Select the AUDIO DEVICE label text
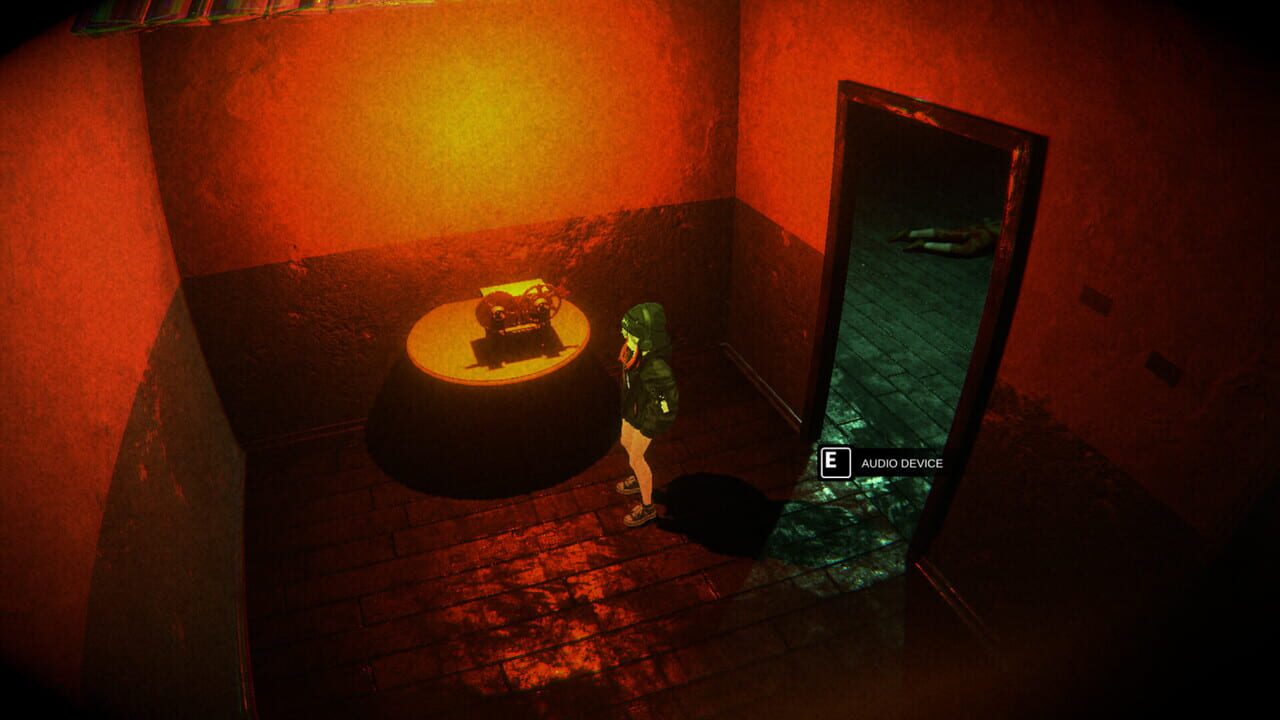 901,464
